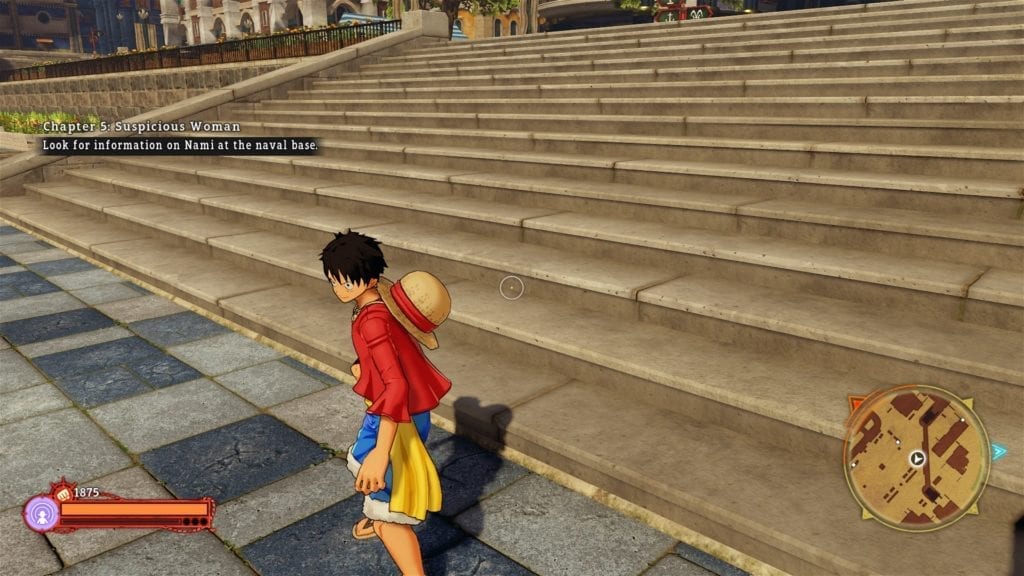
Task: Click the cyan arrow marker beside minimap
Action: coord(998,452)
